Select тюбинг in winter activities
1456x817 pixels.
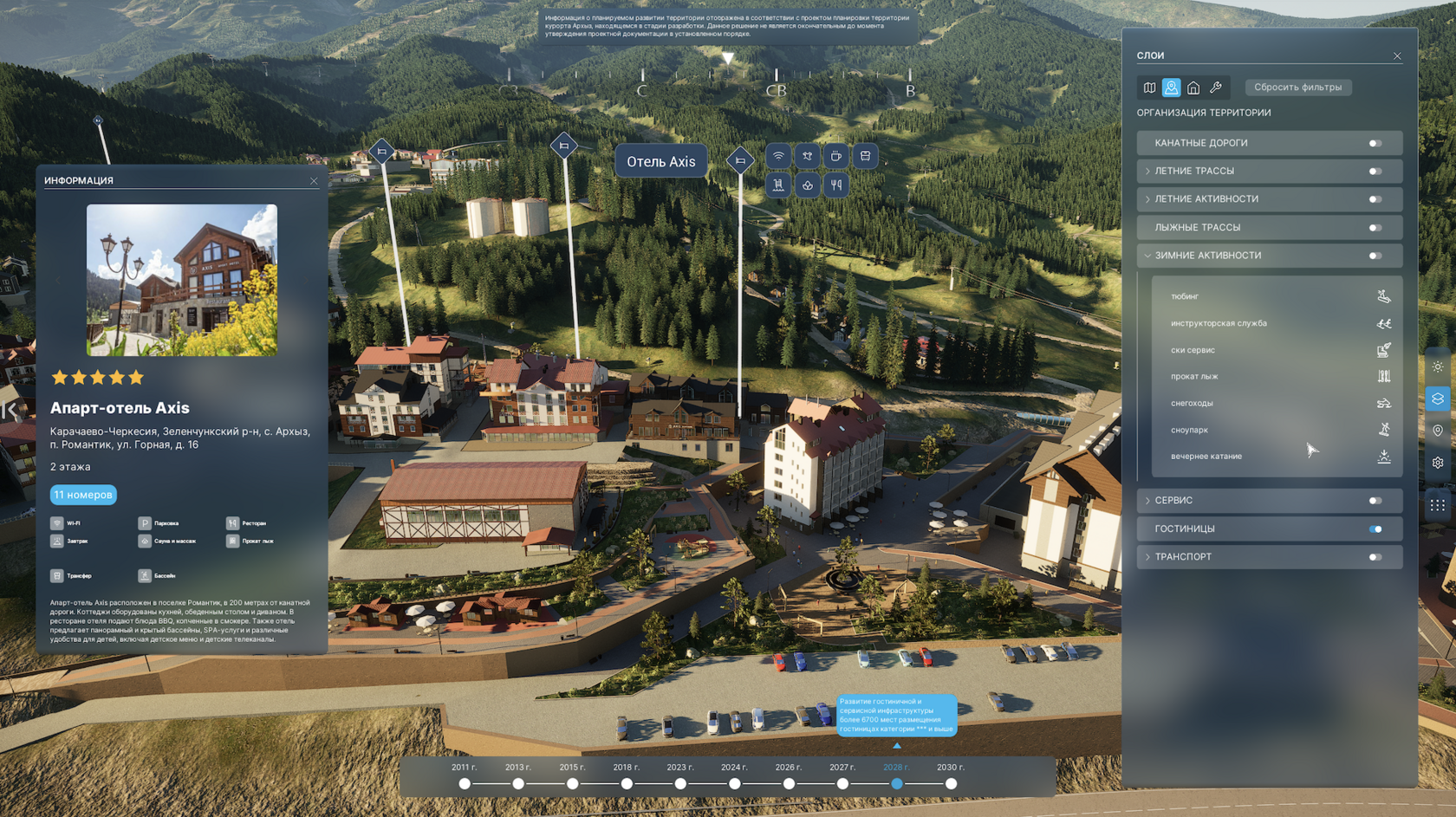(1185, 296)
